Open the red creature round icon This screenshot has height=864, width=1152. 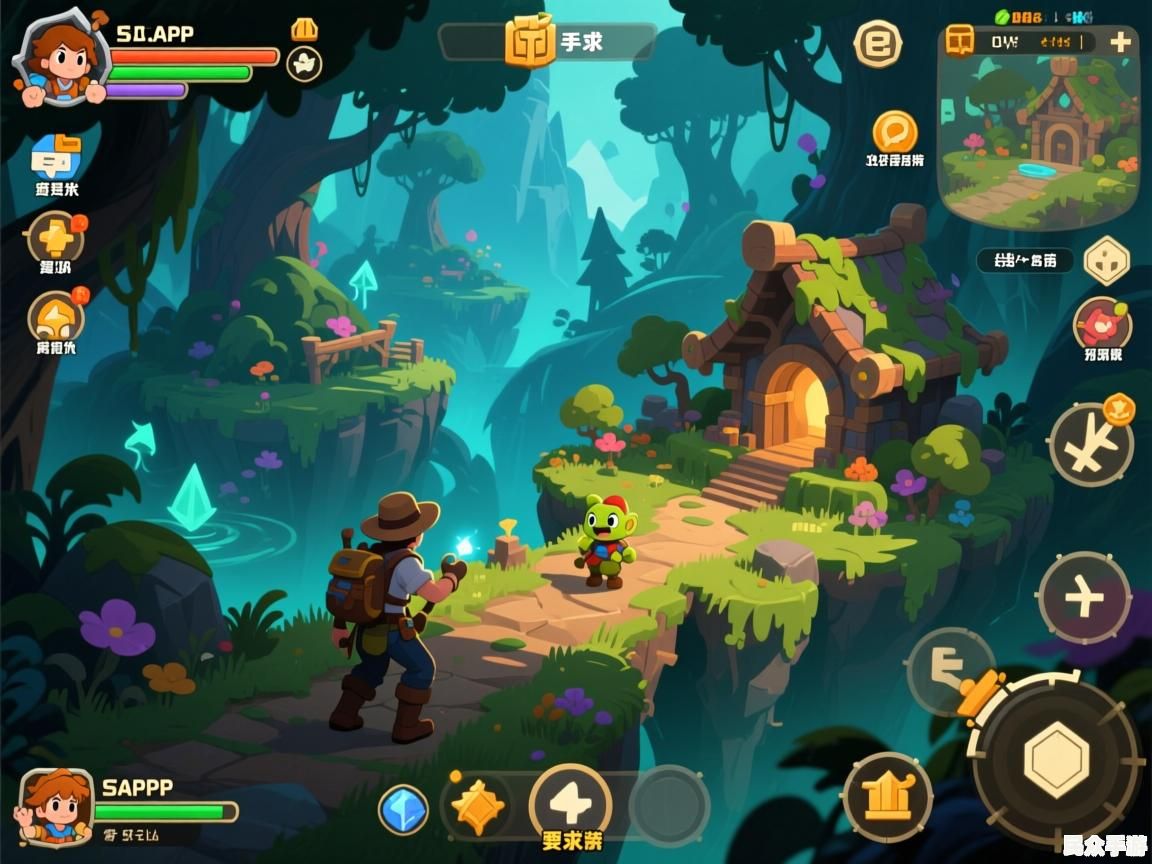[1102, 324]
